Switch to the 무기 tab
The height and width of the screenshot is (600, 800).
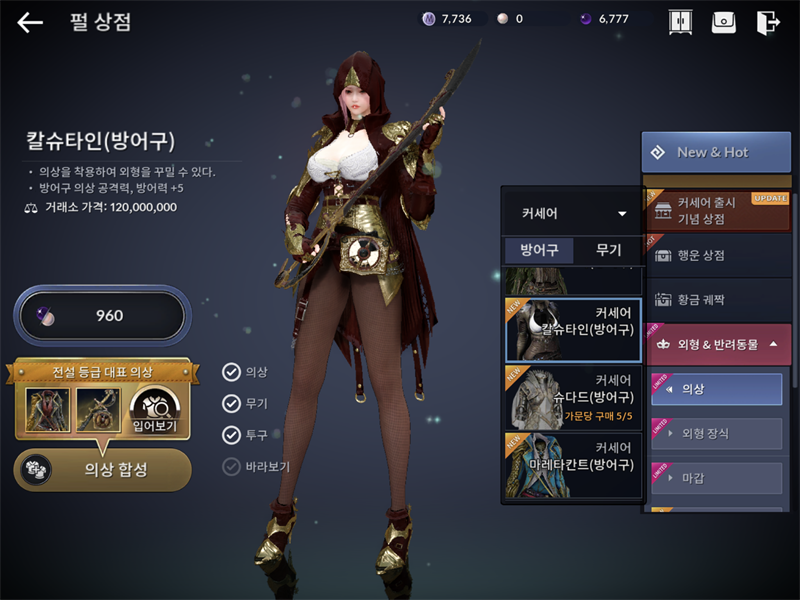point(608,250)
